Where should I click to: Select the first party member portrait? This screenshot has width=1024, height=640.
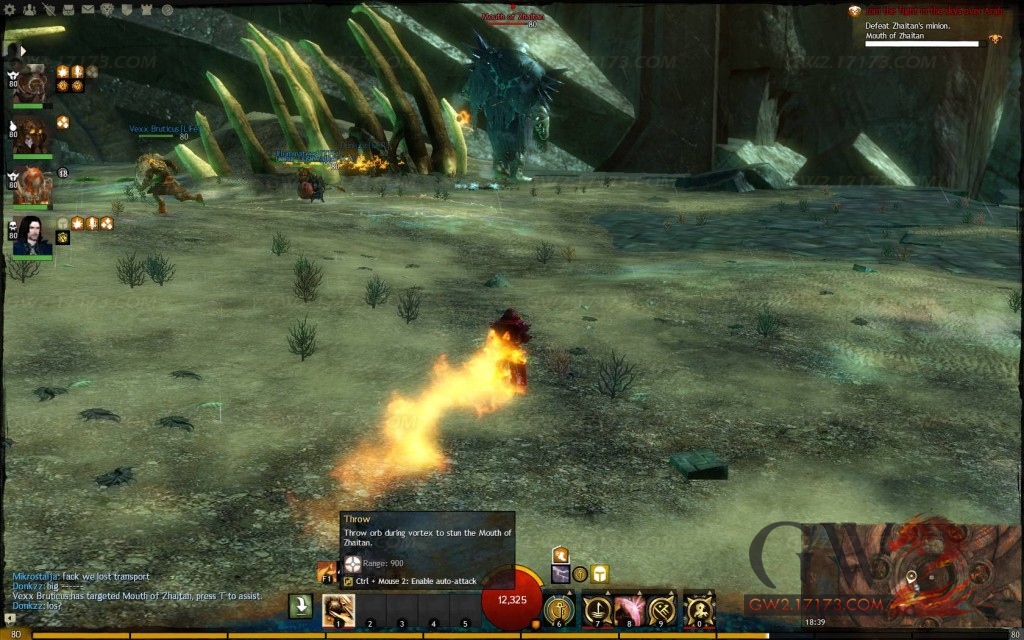[x=33, y=84]
